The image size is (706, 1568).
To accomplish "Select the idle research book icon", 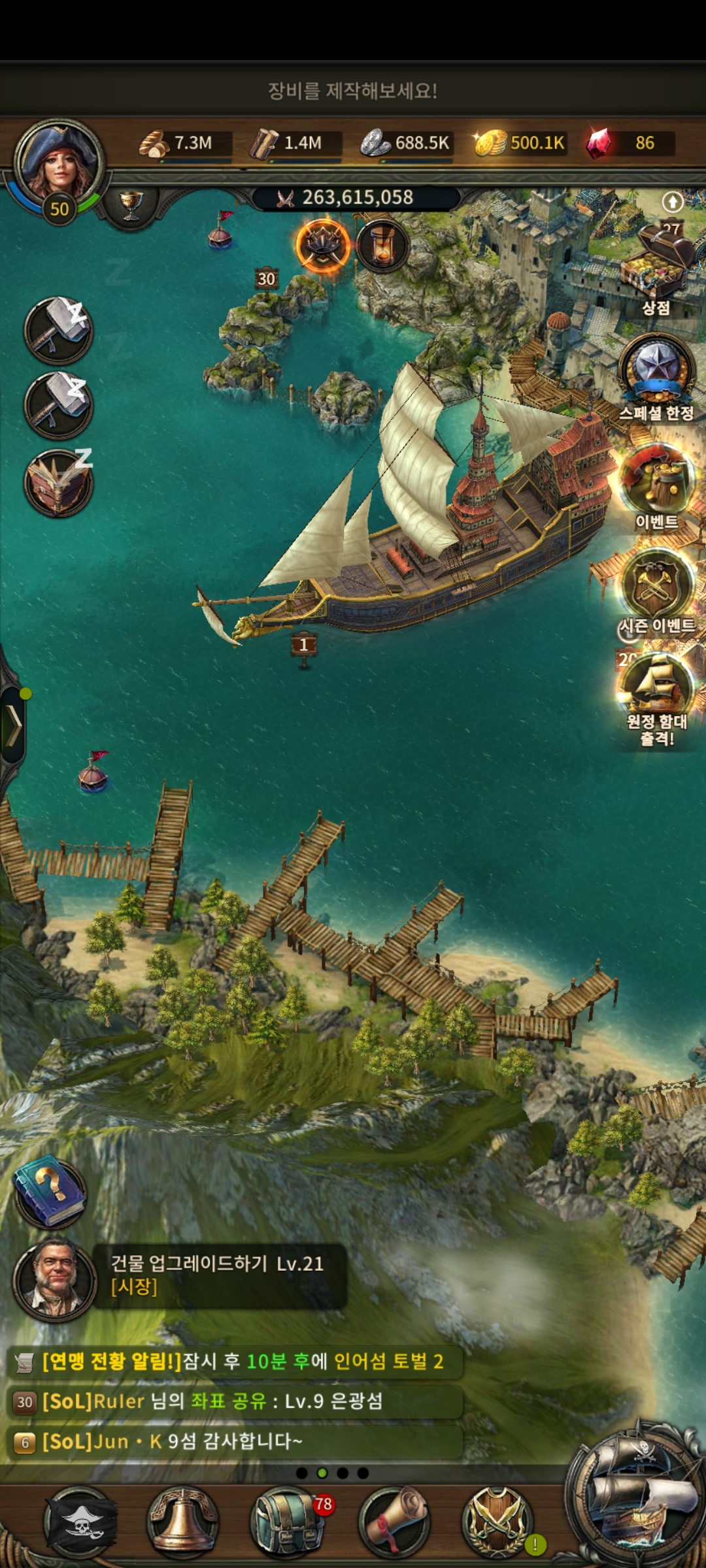I will point(59,483).
